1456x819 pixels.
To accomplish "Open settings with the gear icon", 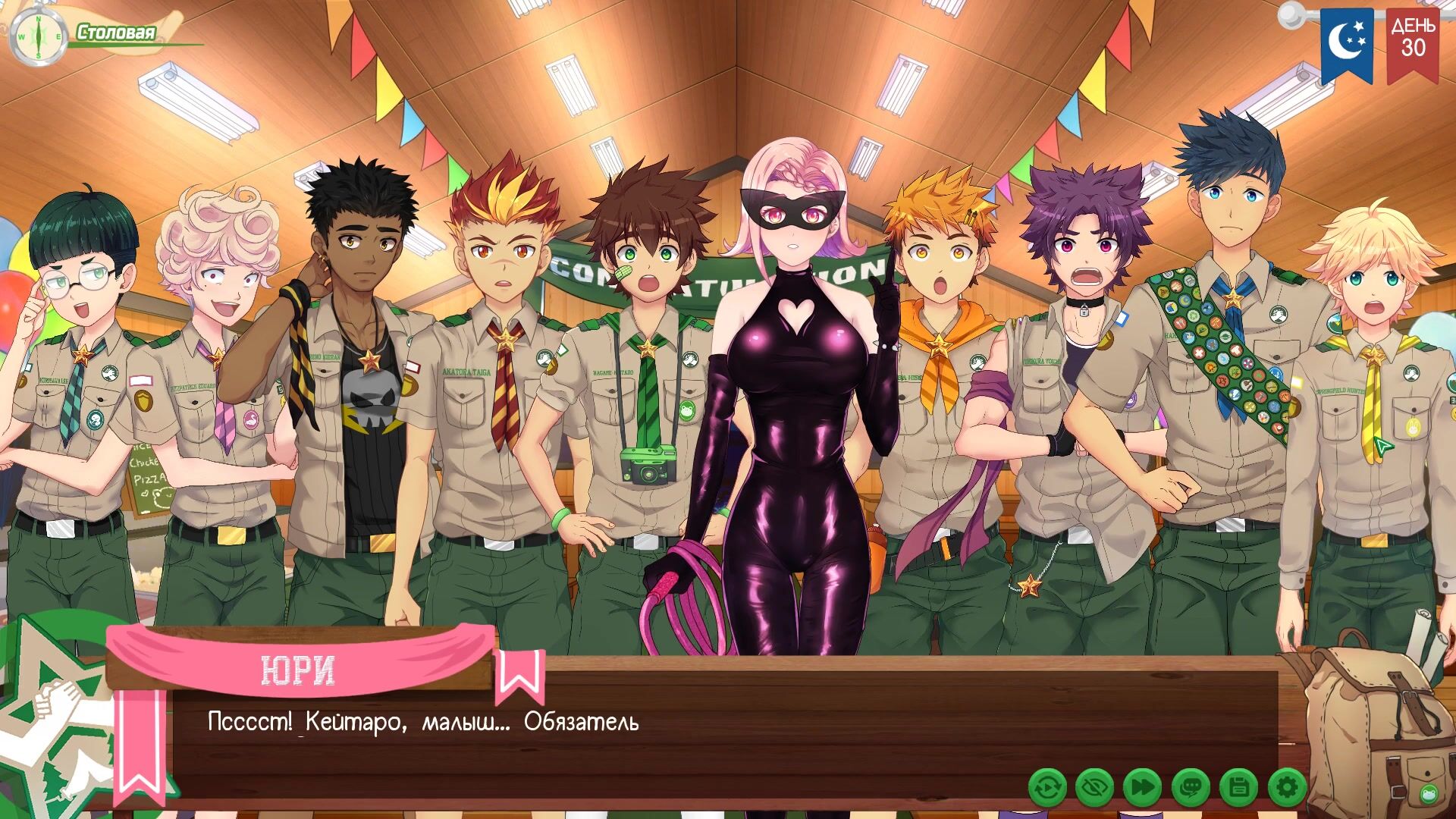I will click(1287, 789).
